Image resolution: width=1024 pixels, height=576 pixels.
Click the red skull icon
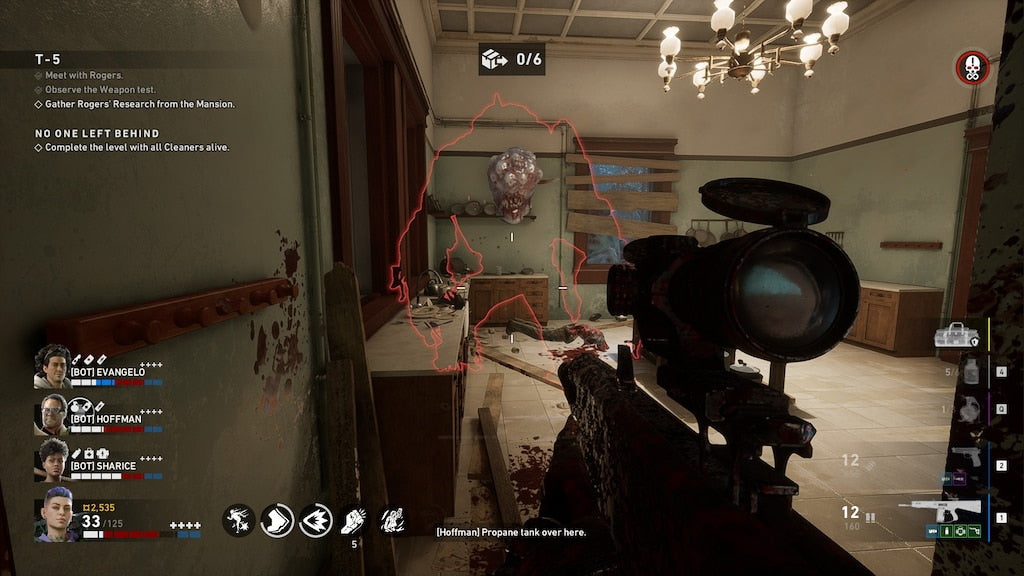972,67
